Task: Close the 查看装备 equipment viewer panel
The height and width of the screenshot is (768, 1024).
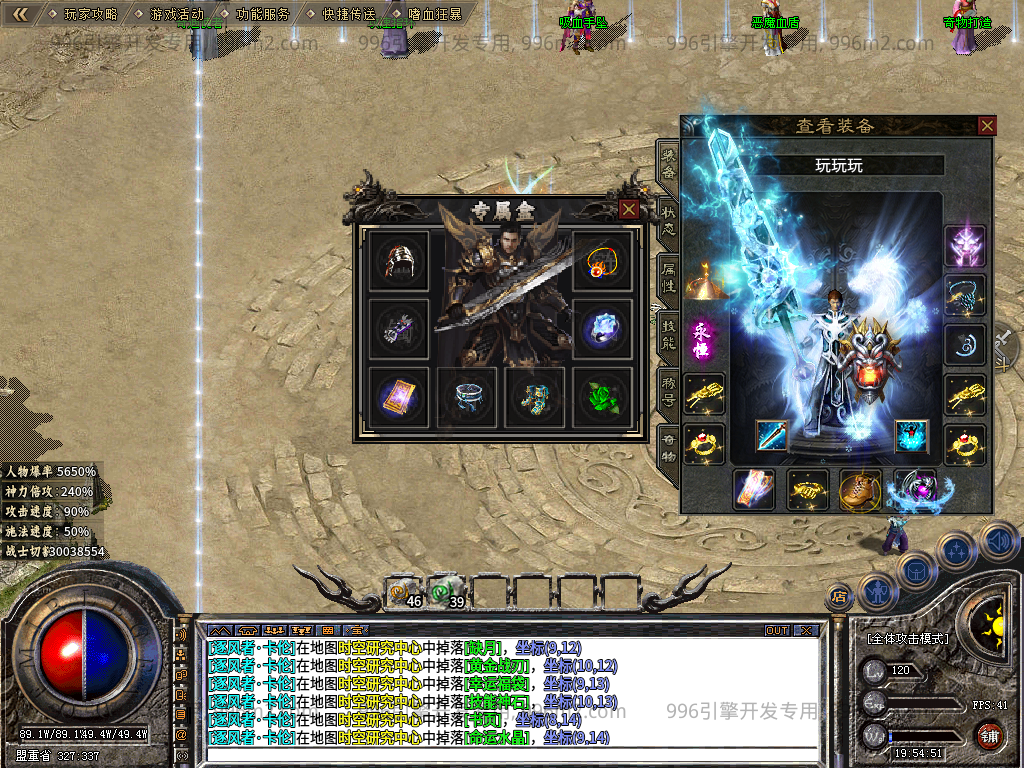Action: click(987, 125)
